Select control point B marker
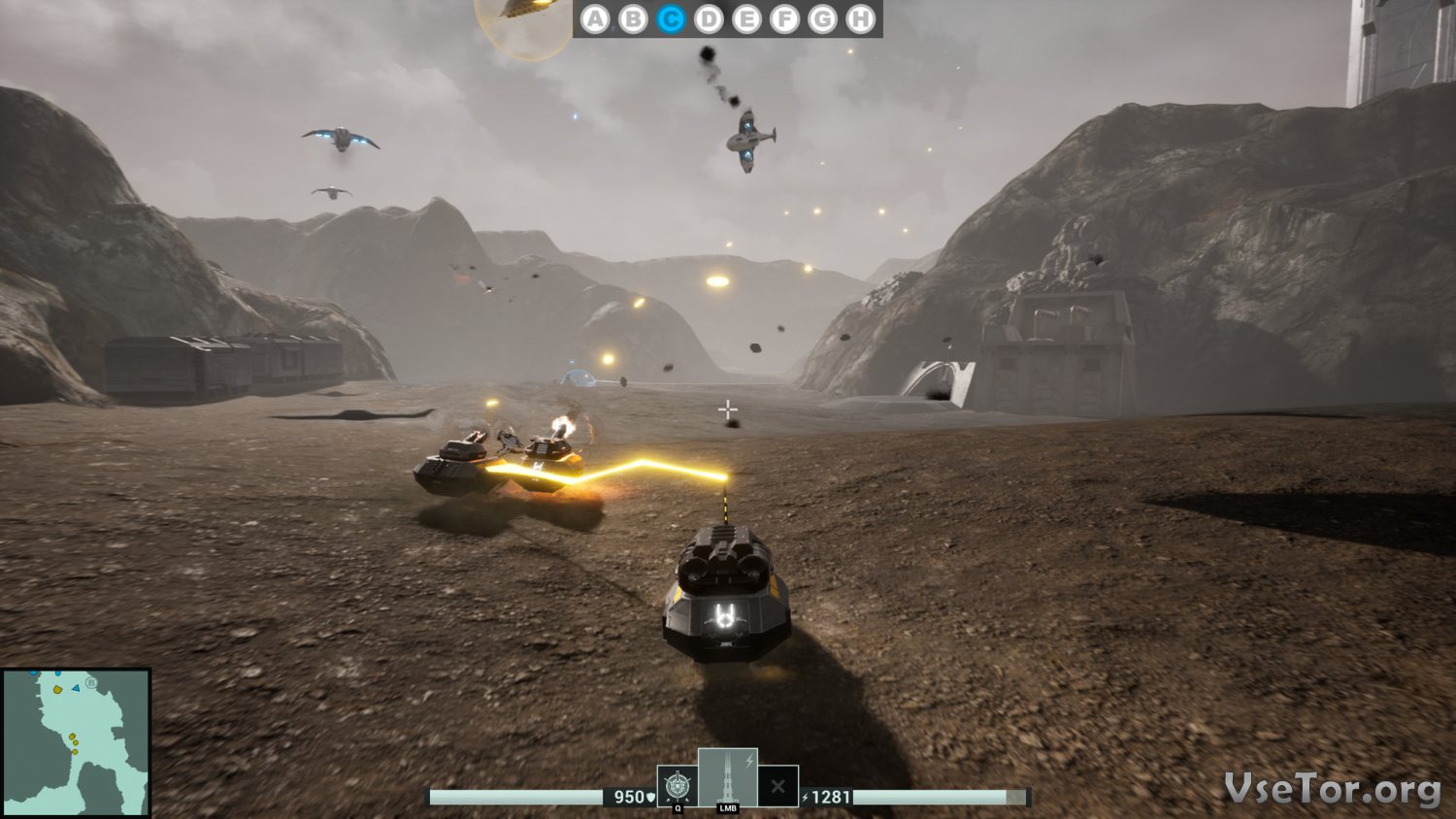This screenshot has width=1456, height=819. 633,18
